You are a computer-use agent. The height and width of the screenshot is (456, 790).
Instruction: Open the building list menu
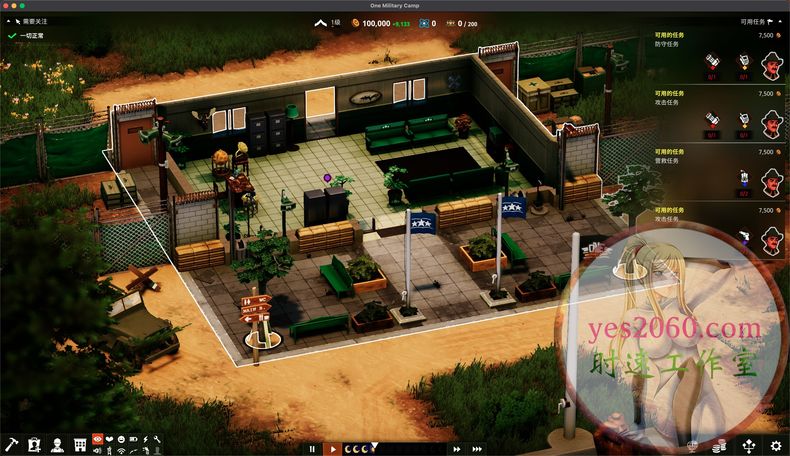tap(79, 444)
